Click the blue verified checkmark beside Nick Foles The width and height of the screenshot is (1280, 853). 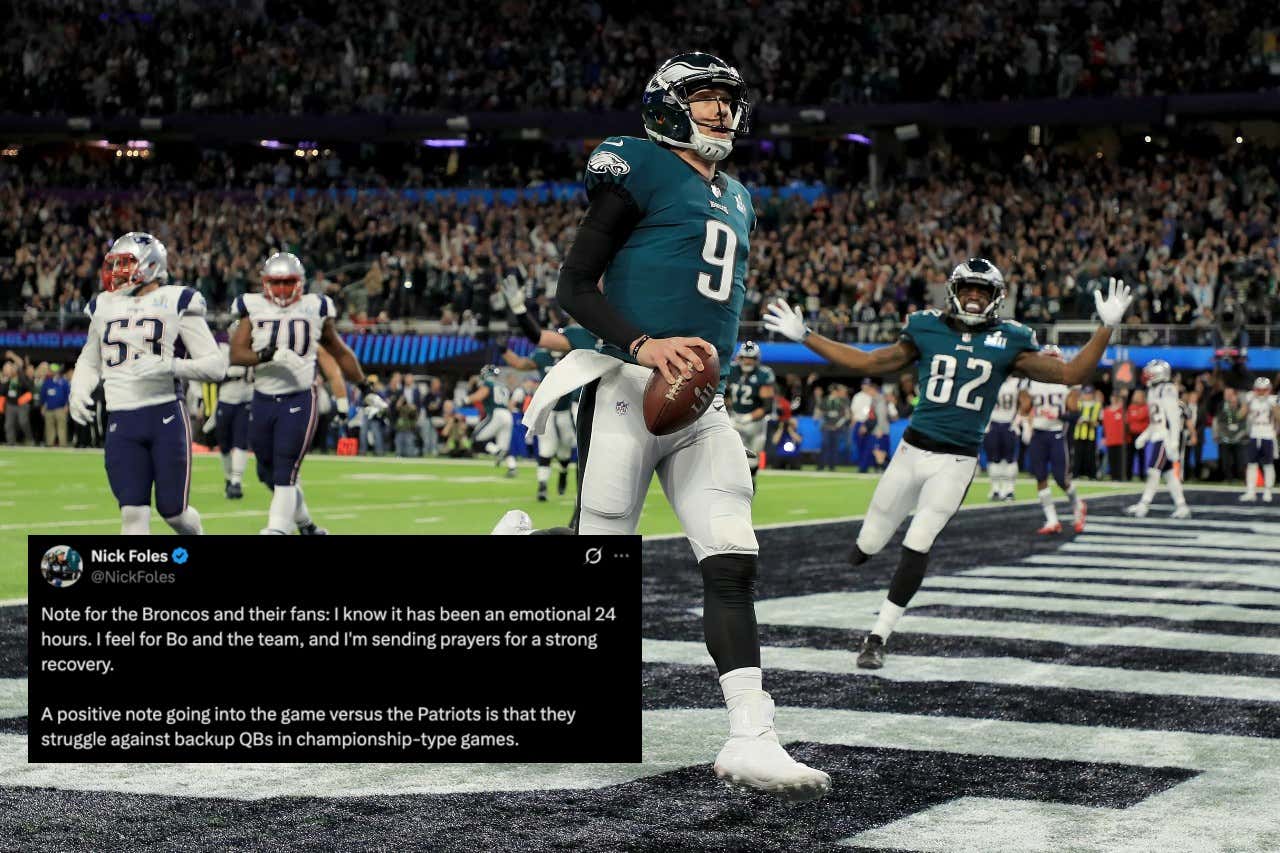pos(182,556)
